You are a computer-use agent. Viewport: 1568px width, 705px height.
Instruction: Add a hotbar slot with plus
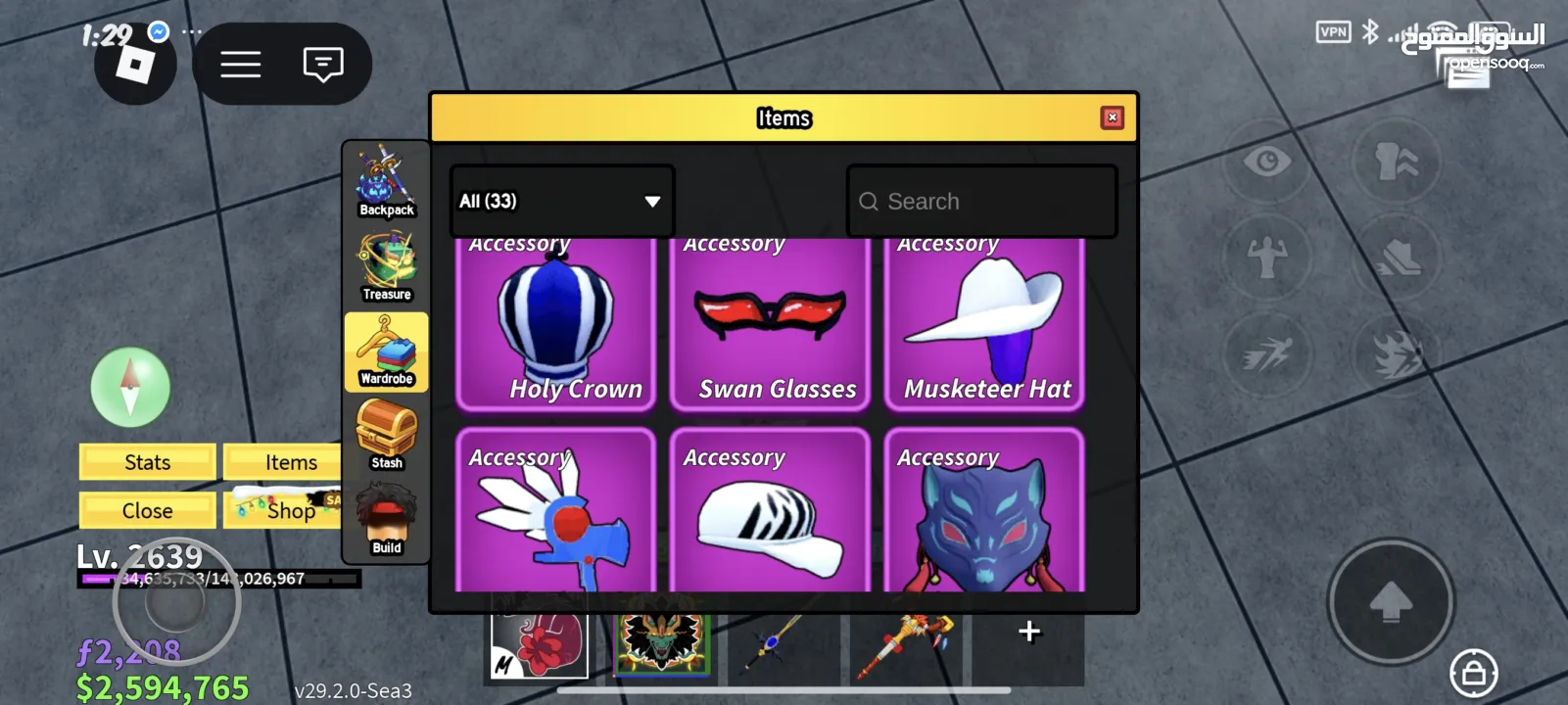click(x=1028, y=632)
